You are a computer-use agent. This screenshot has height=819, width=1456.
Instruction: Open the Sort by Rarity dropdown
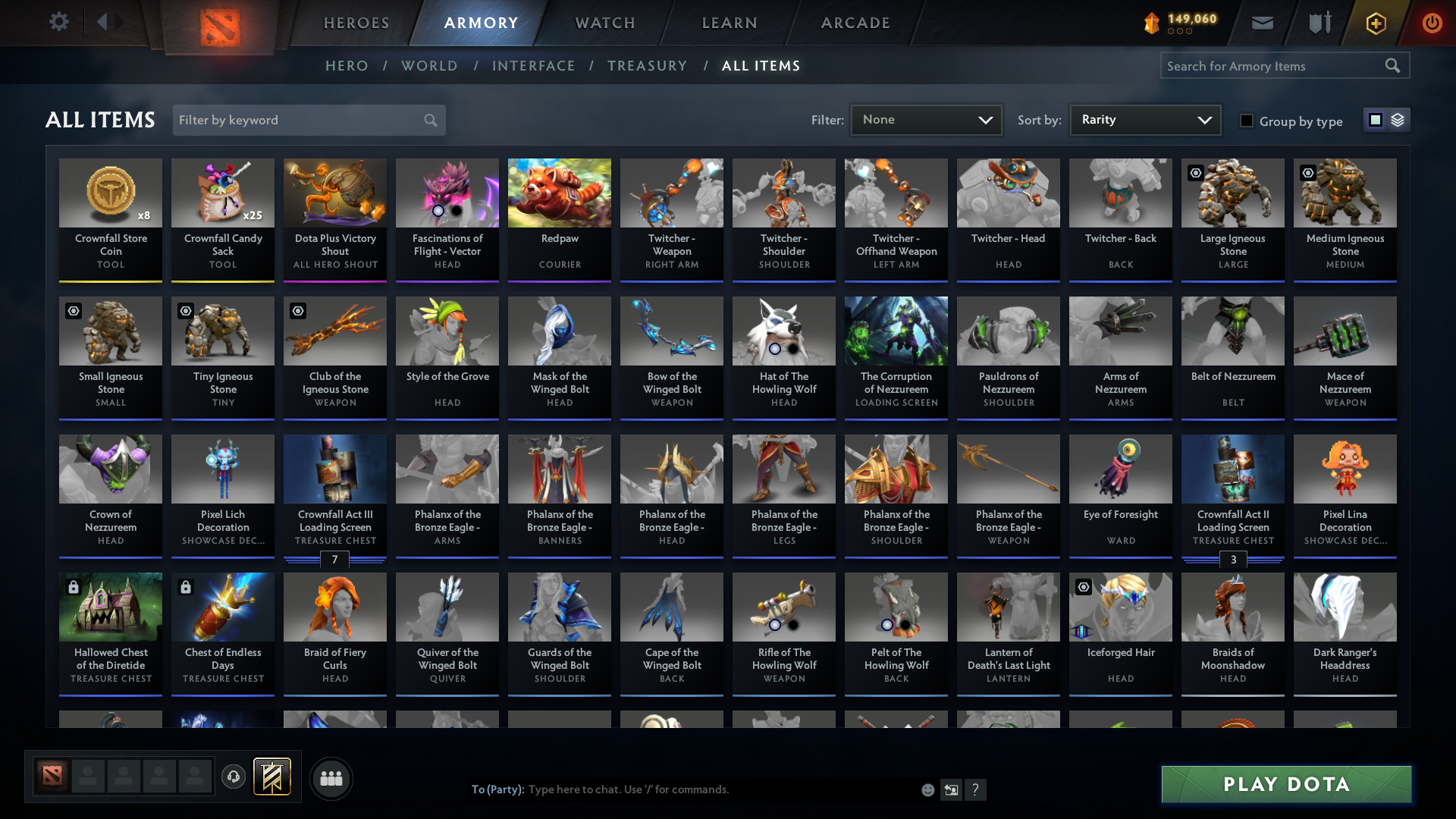[x=1144, y=119]
